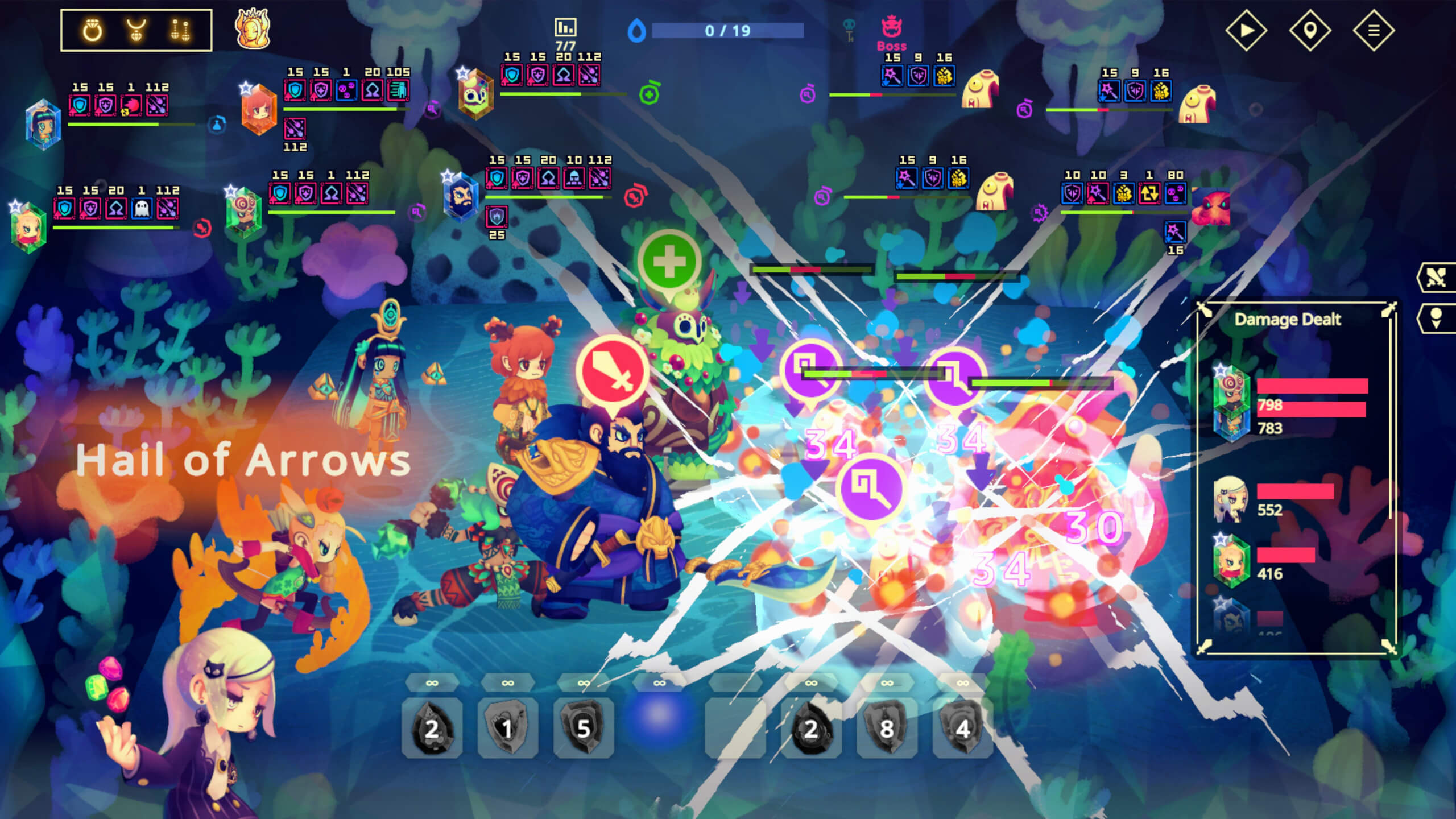Select the blue bearded hero portrait
Image resolution: width=1456 pixels, height=819 pixels.
pos(461,196)
